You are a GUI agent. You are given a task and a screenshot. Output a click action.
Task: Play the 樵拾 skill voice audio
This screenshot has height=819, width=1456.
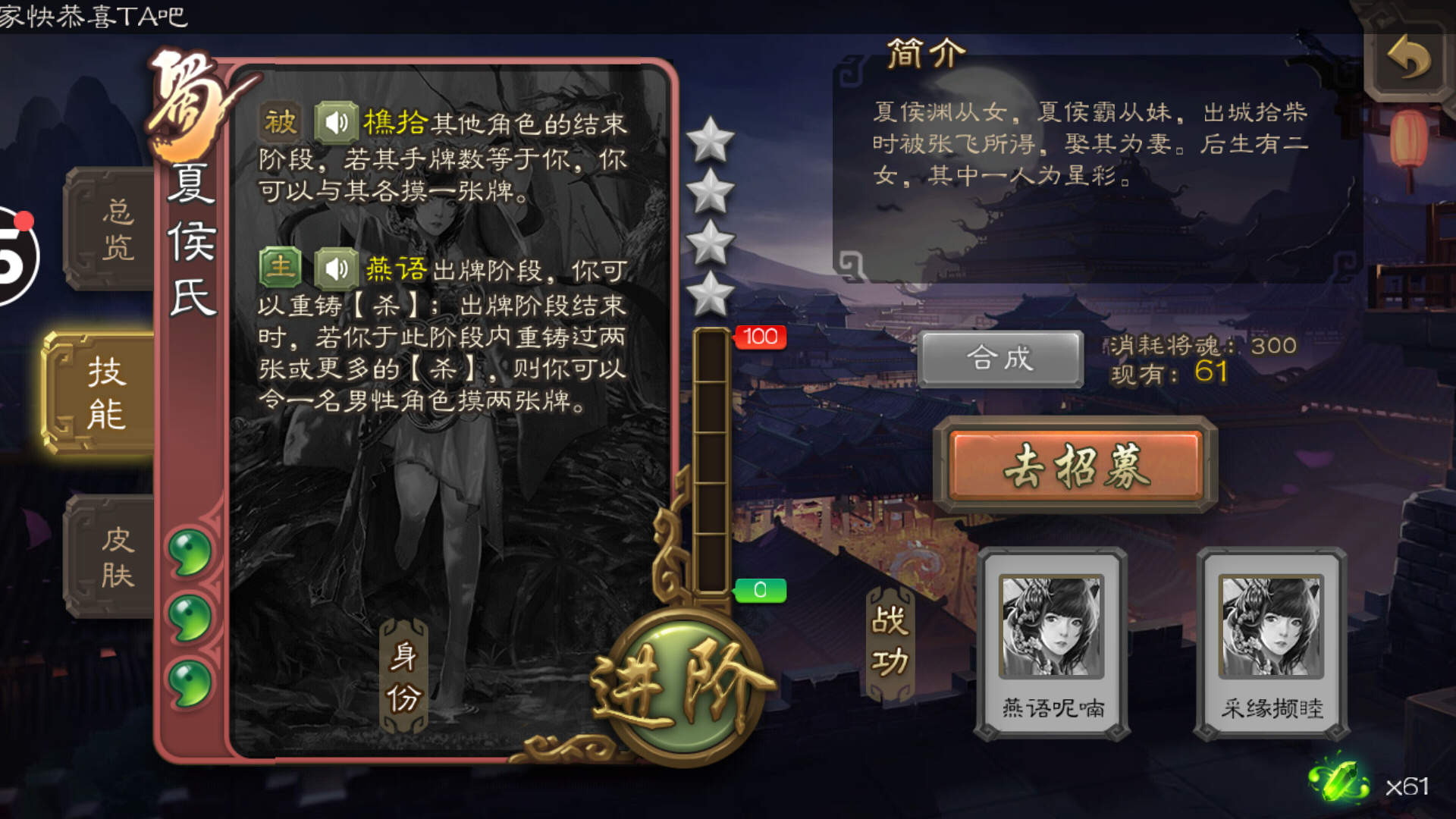[x=335, y=121]
